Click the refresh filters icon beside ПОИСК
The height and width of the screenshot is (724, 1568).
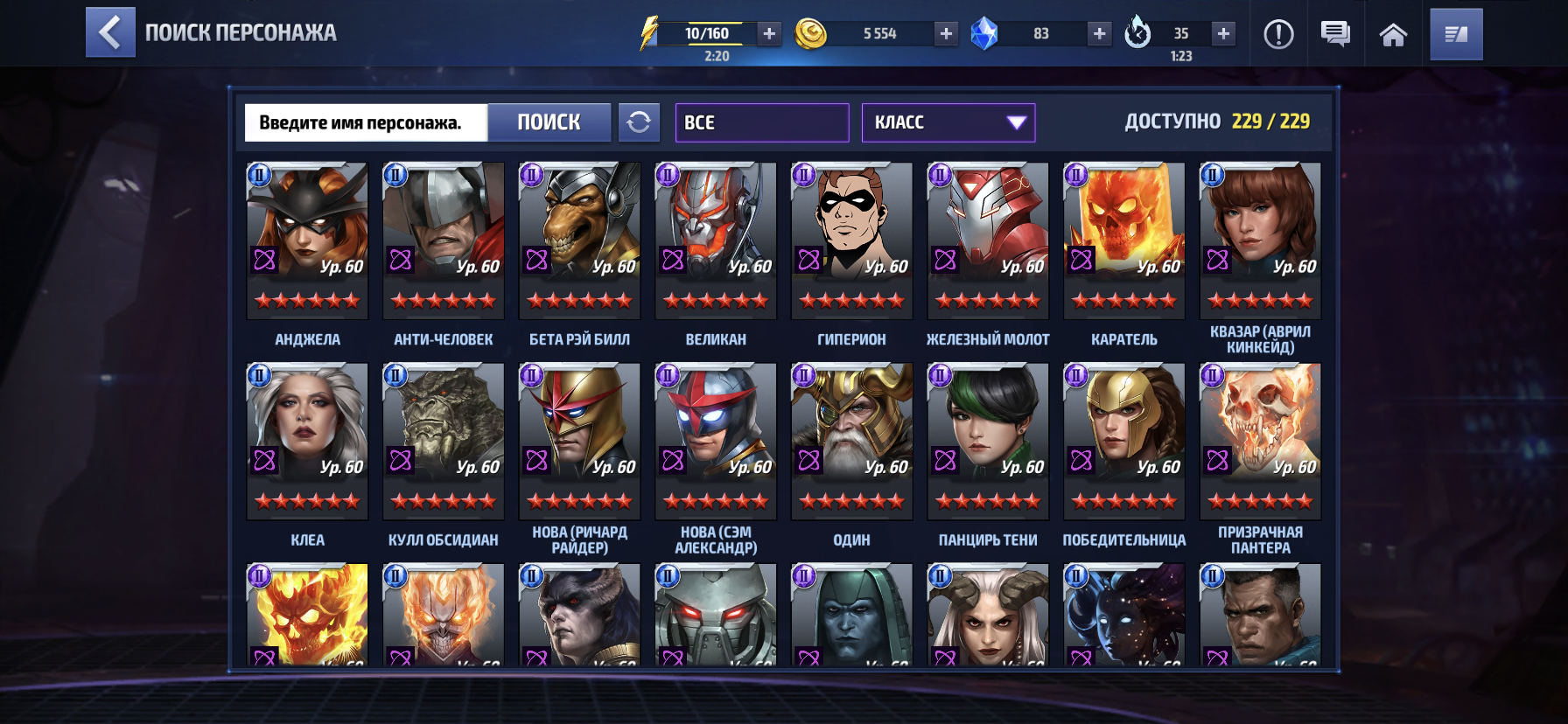click(x=640, y=122)
